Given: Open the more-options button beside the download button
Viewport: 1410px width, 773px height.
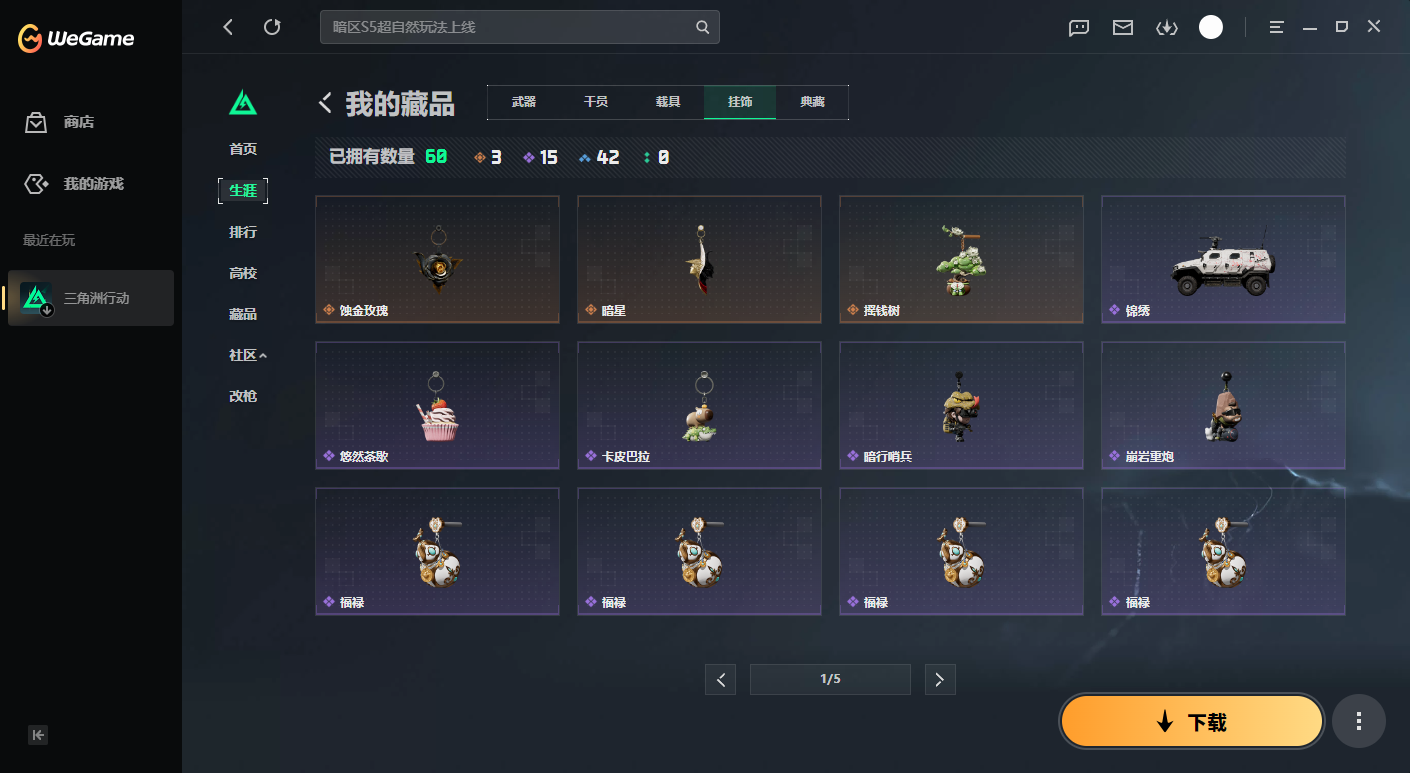Looking at the screenshot, I should point(1358,720).
